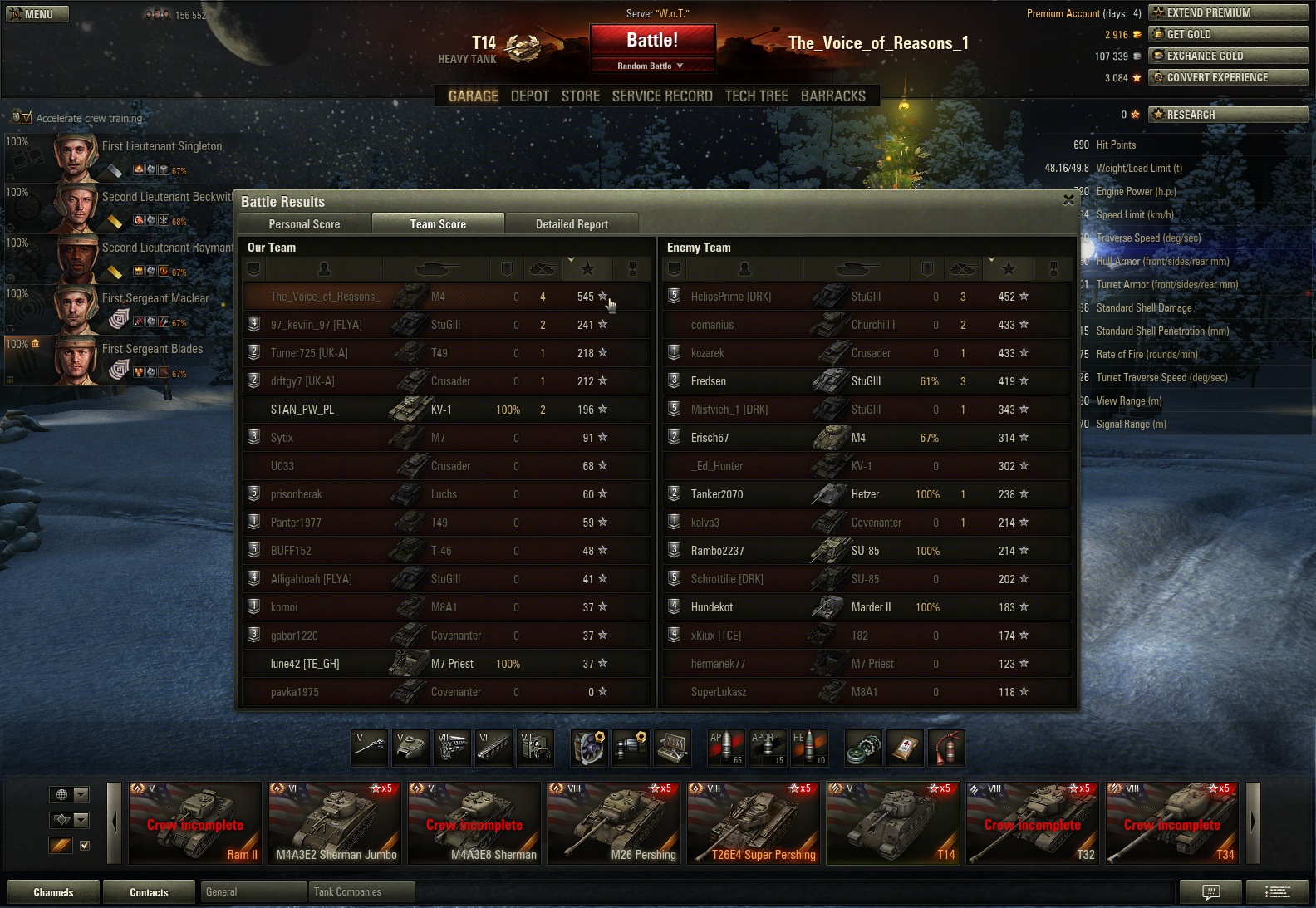
Task: Select the Get Gold button
Action: click(1227, 34)
